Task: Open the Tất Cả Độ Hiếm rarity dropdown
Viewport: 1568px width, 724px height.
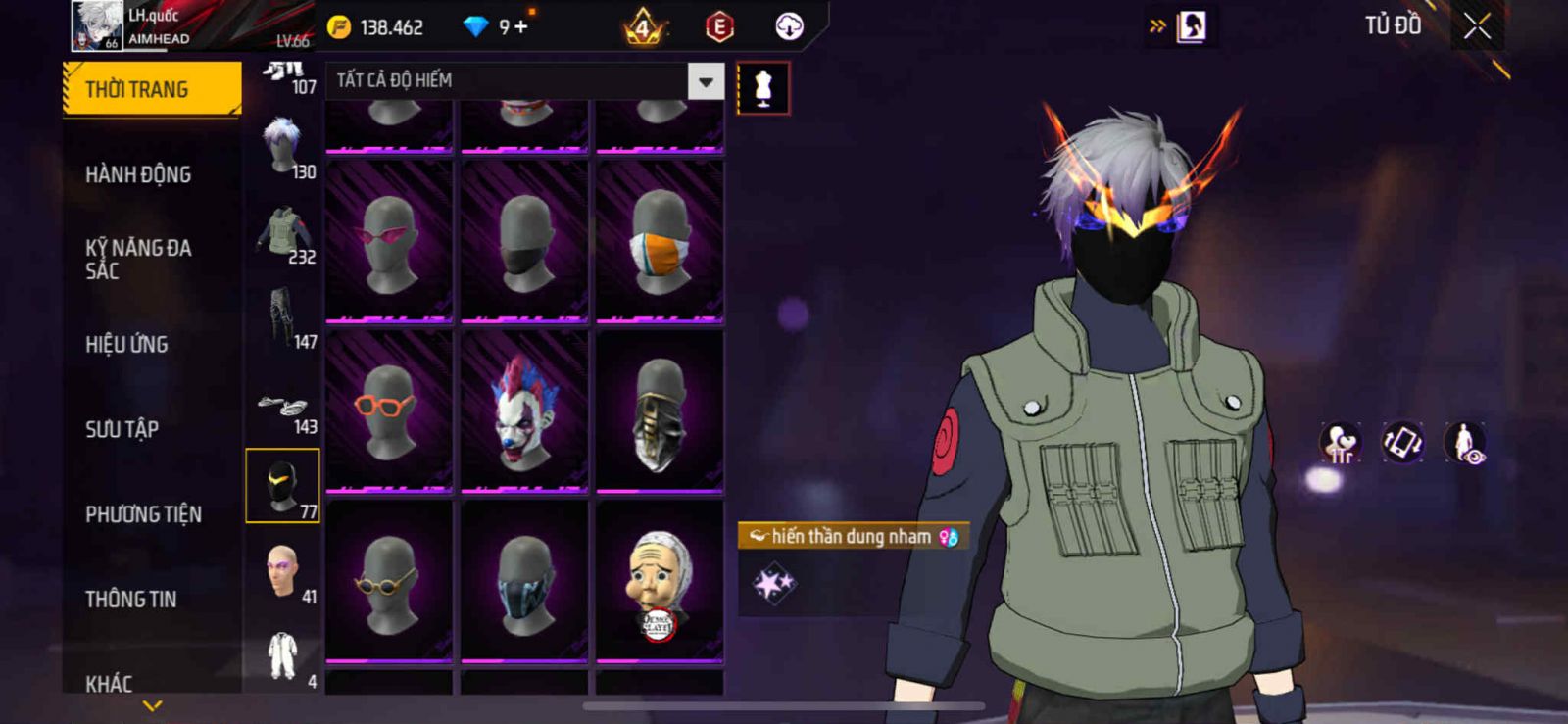Action: (x=706, y=81)
